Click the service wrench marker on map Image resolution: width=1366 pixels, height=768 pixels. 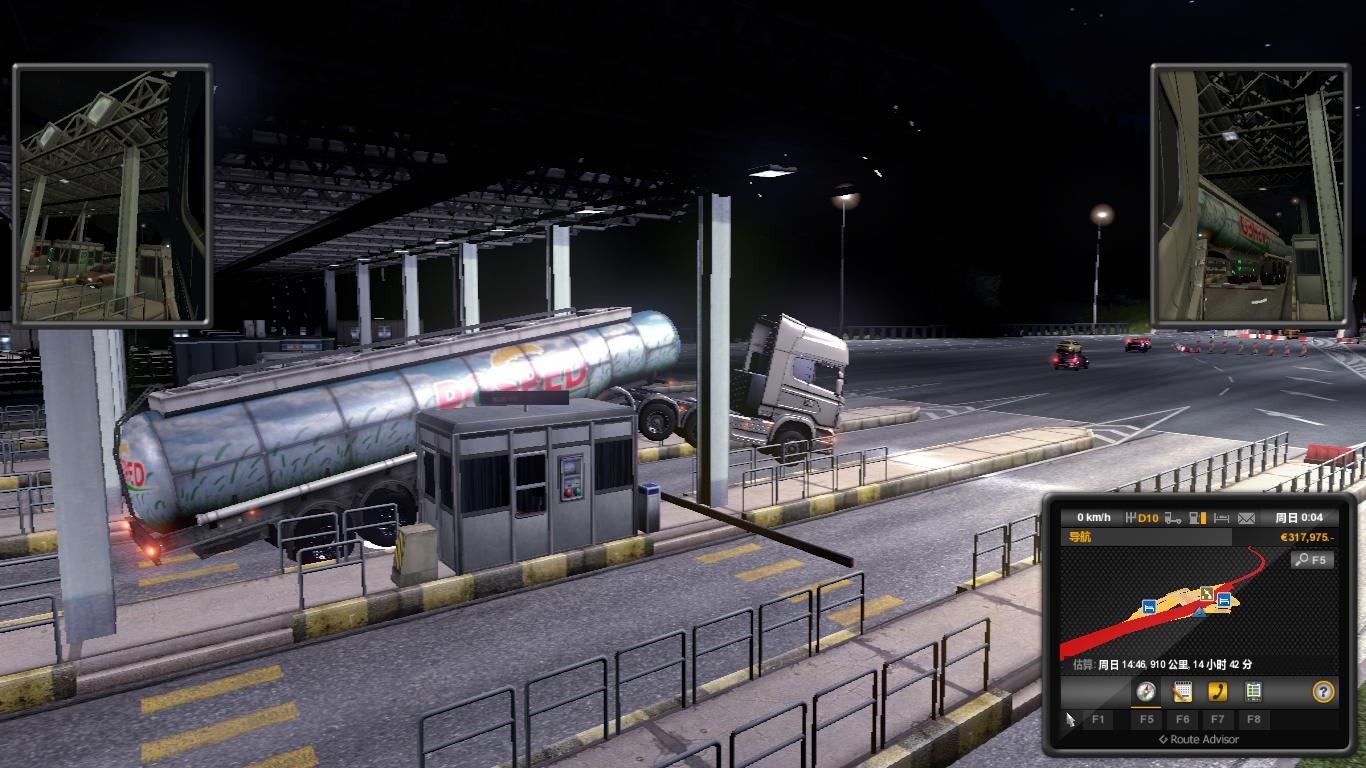(1207, 592)
